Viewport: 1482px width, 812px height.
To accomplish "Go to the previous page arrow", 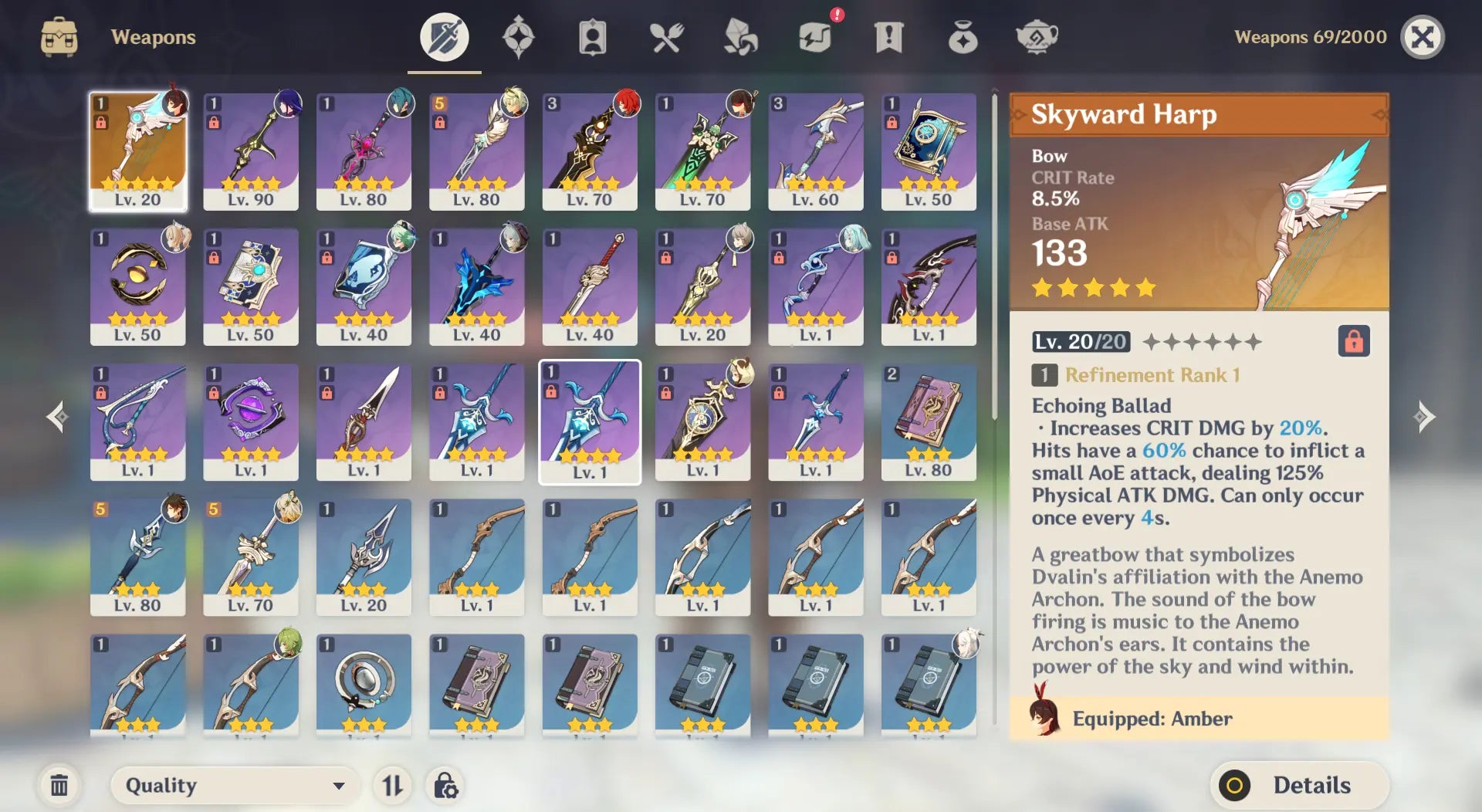I will click(57, 417).
